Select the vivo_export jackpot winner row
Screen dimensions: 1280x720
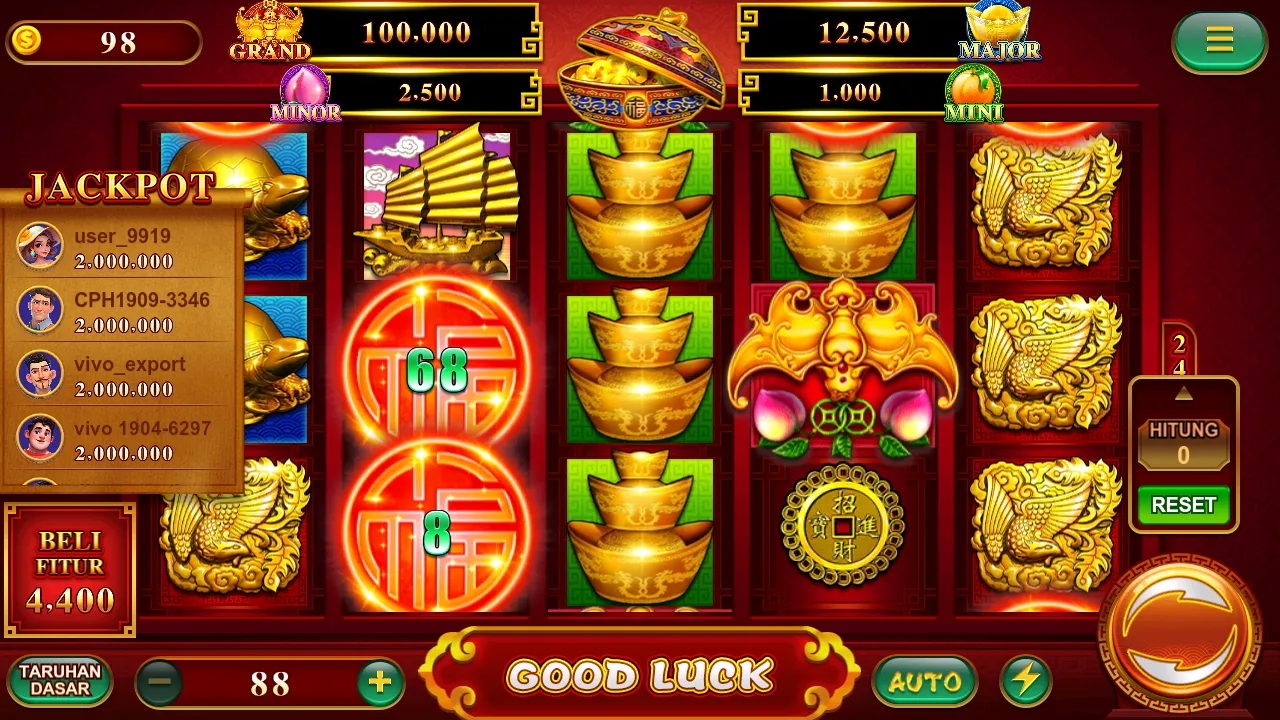pyautogui.click(x=122, y=375)
